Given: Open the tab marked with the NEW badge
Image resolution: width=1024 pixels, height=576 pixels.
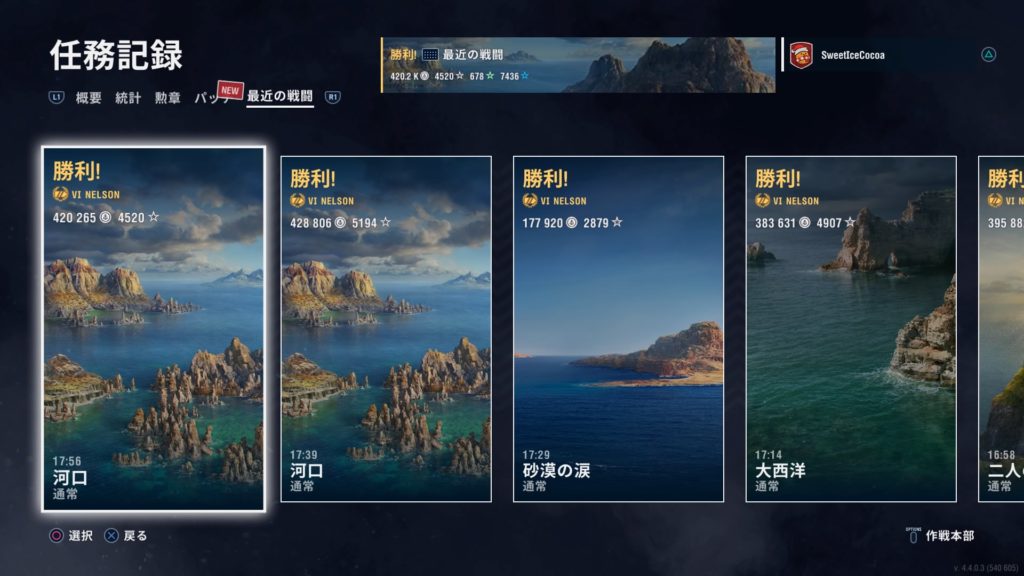Looking at the screenshot, I should pyautogui.click(x=212, y=98).
